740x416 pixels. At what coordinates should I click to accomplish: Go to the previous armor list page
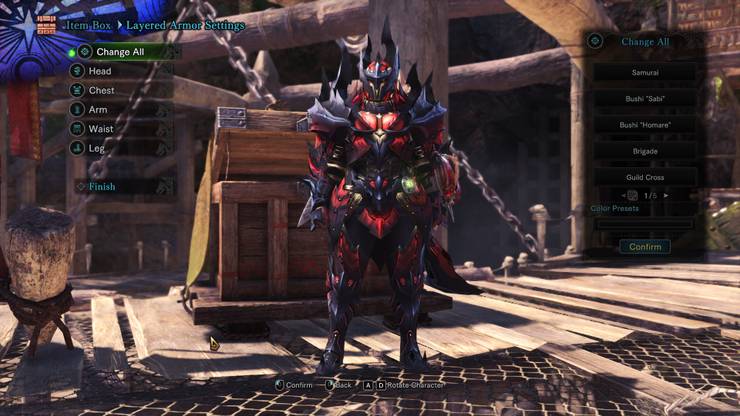[622, 195]
